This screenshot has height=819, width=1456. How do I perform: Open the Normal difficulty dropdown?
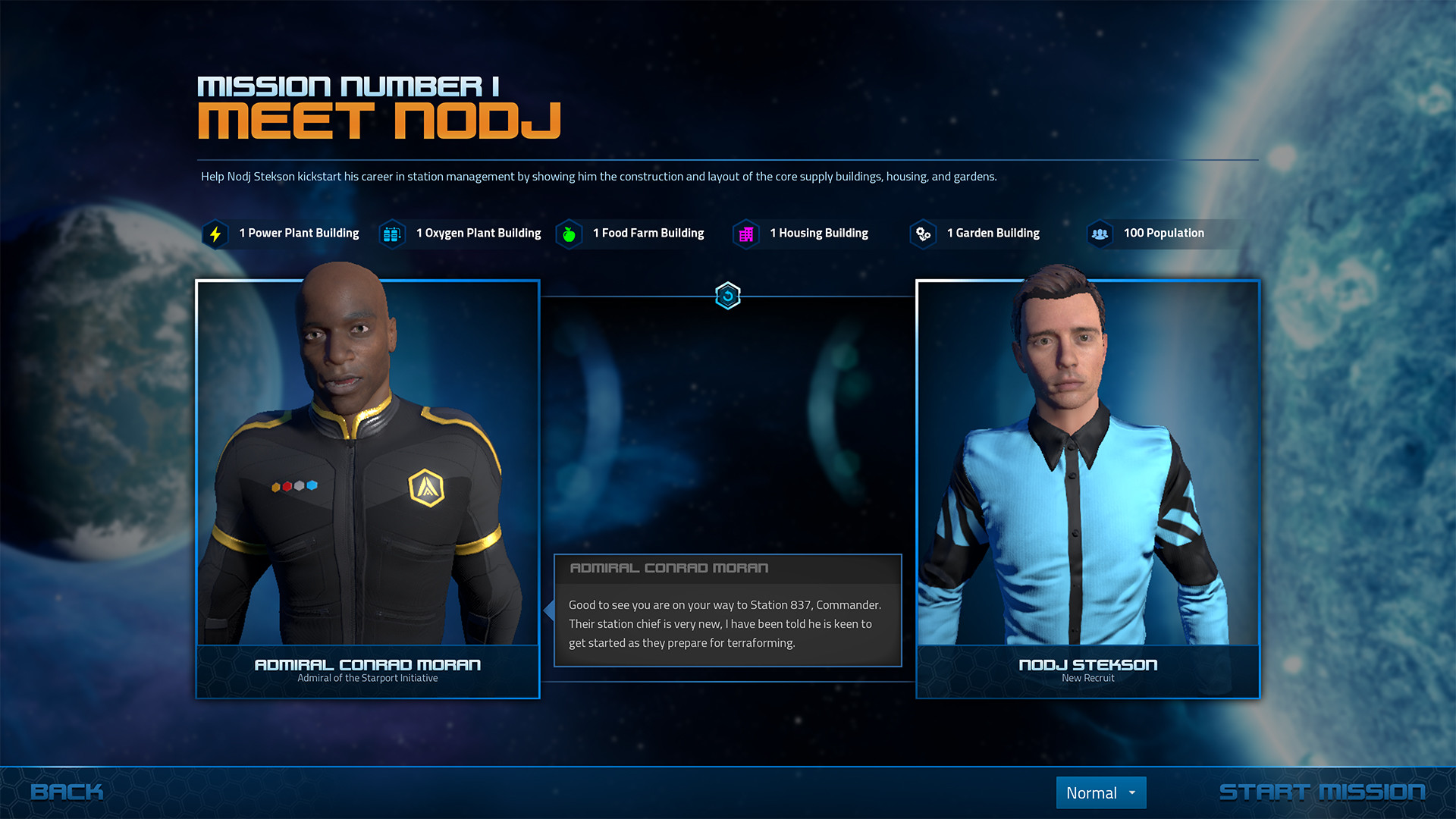click(1100, 792)
